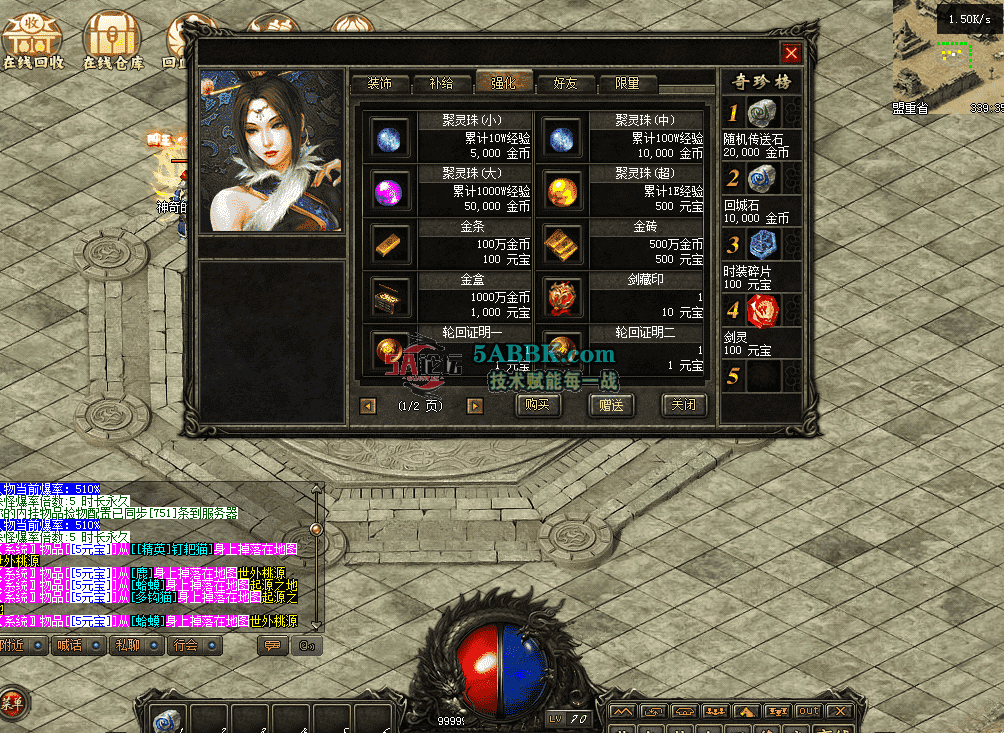The height and width of the screenshot is (733, 1004).
Task: Open the 补给 supplies tab
Action: point(440,84)
